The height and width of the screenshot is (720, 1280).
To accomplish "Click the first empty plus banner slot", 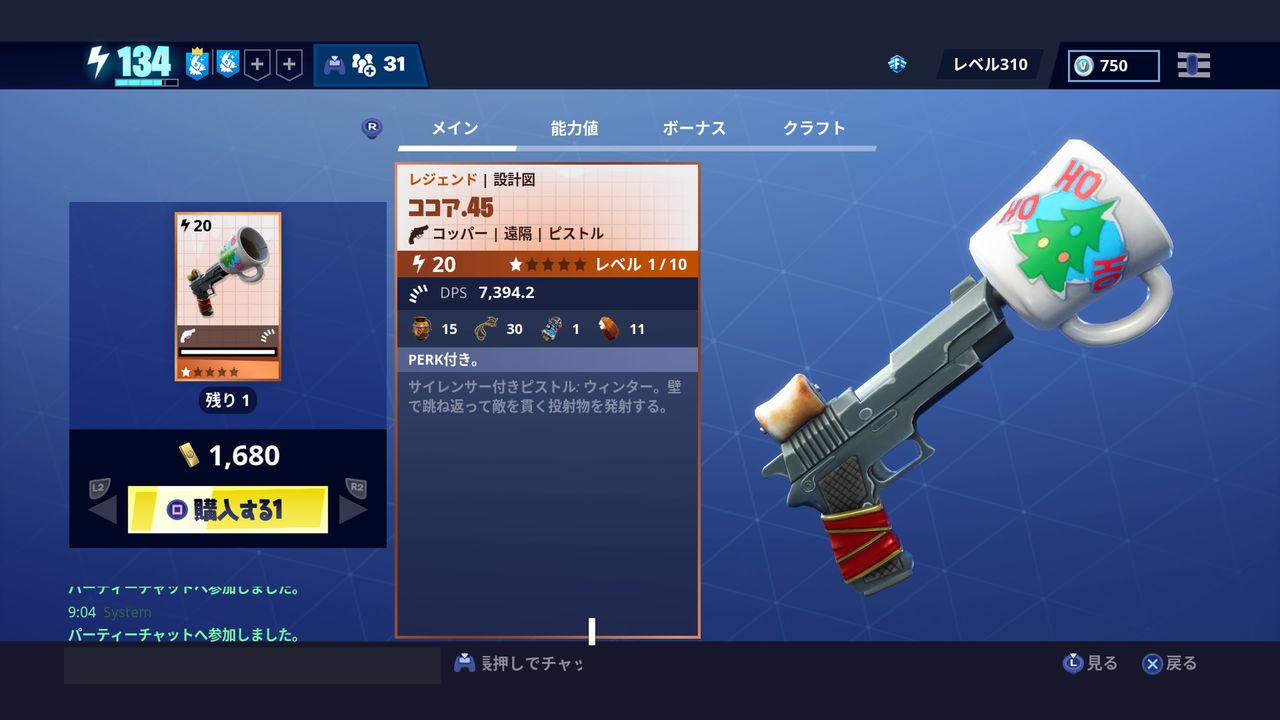I will (x=257, y=62).
